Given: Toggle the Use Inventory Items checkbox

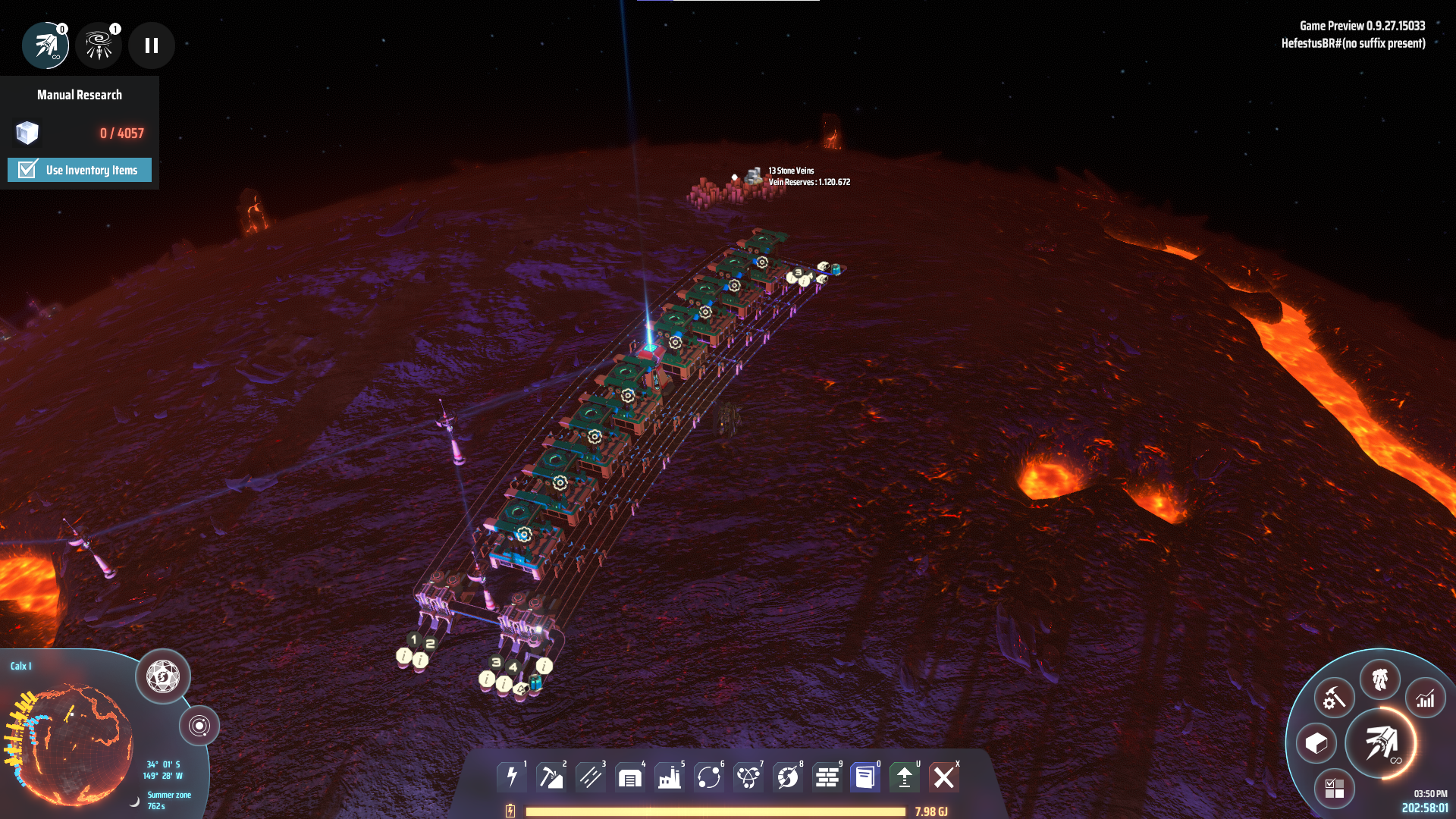Looking at the screenshot, I should click(x=28, y=170).
